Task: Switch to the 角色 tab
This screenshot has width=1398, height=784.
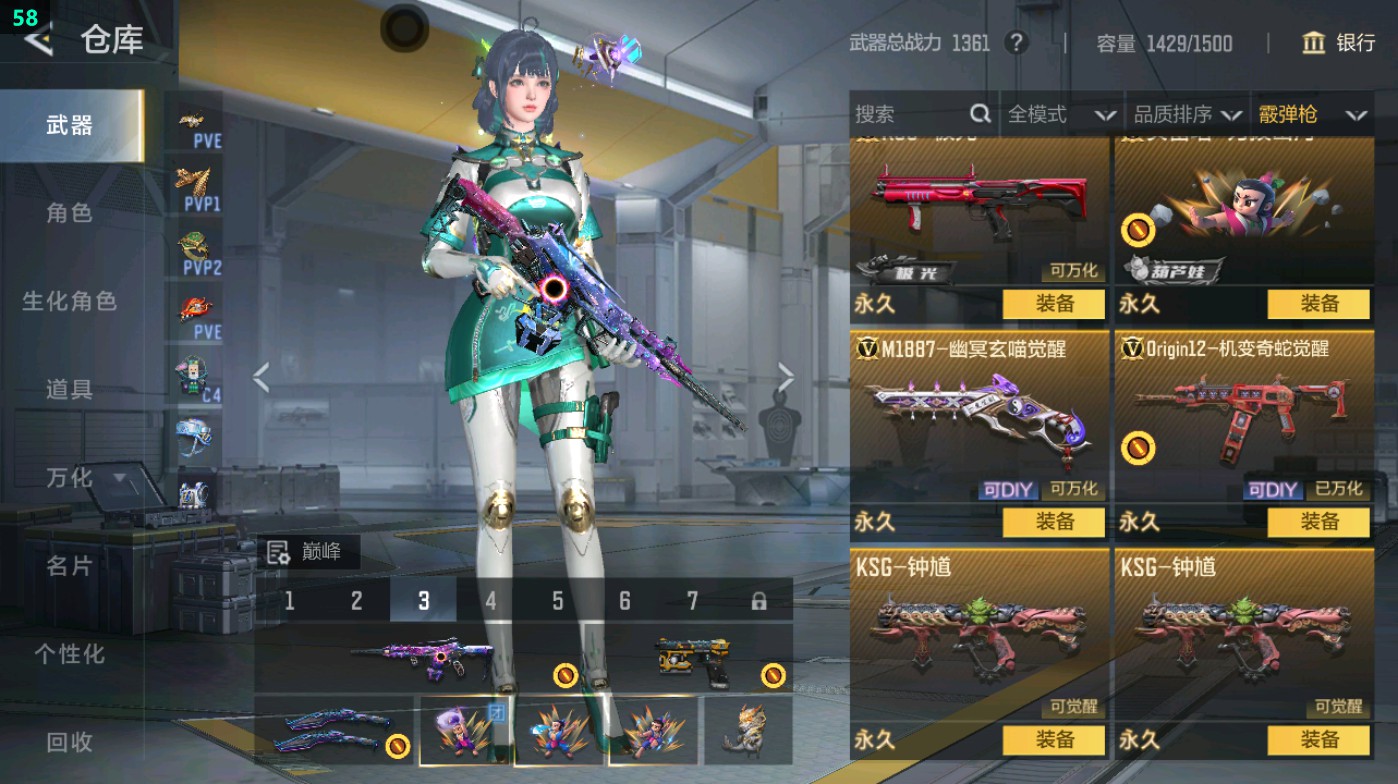Action: click(x=69, y=213)
